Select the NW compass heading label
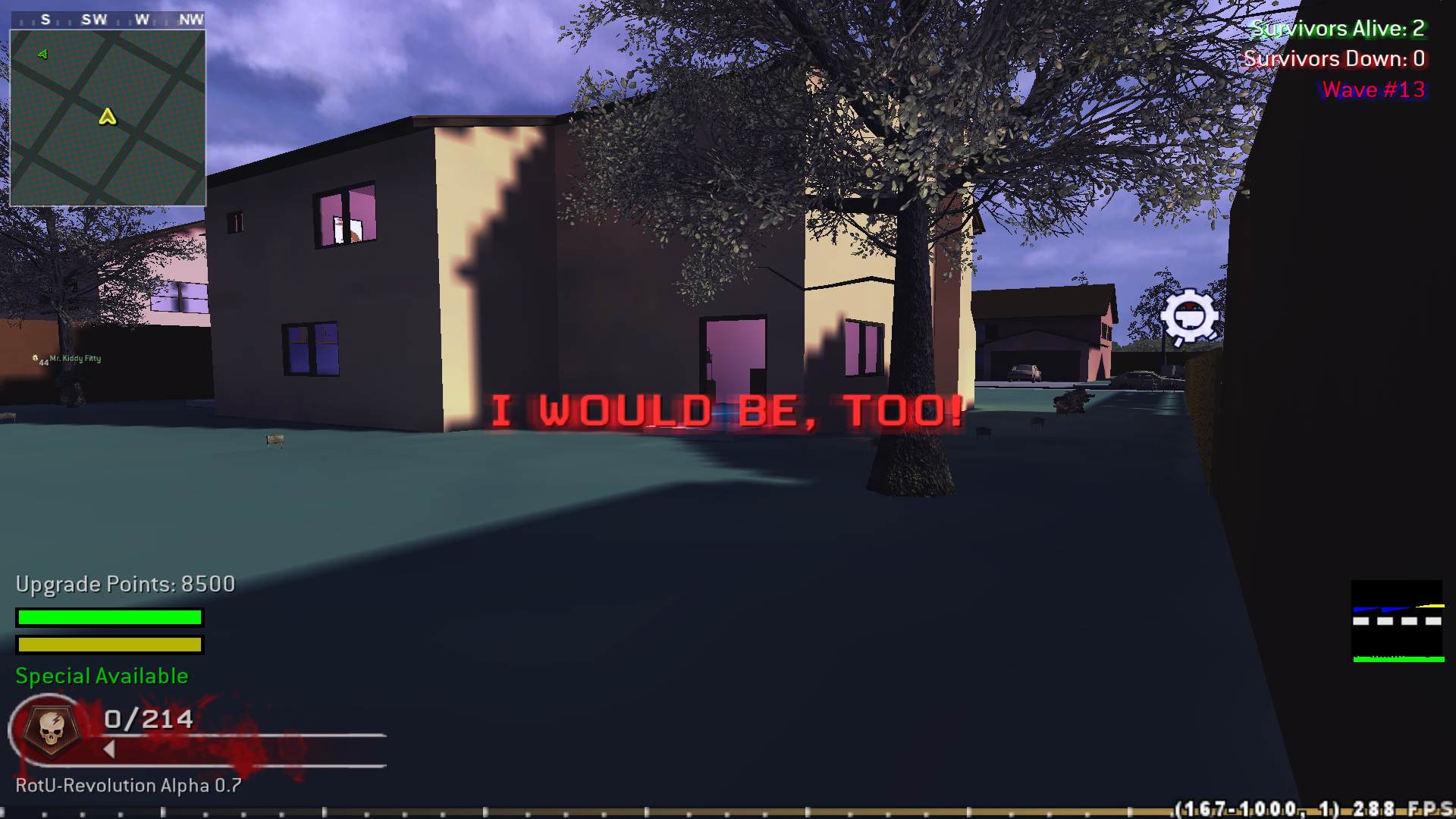 point(192,20)
